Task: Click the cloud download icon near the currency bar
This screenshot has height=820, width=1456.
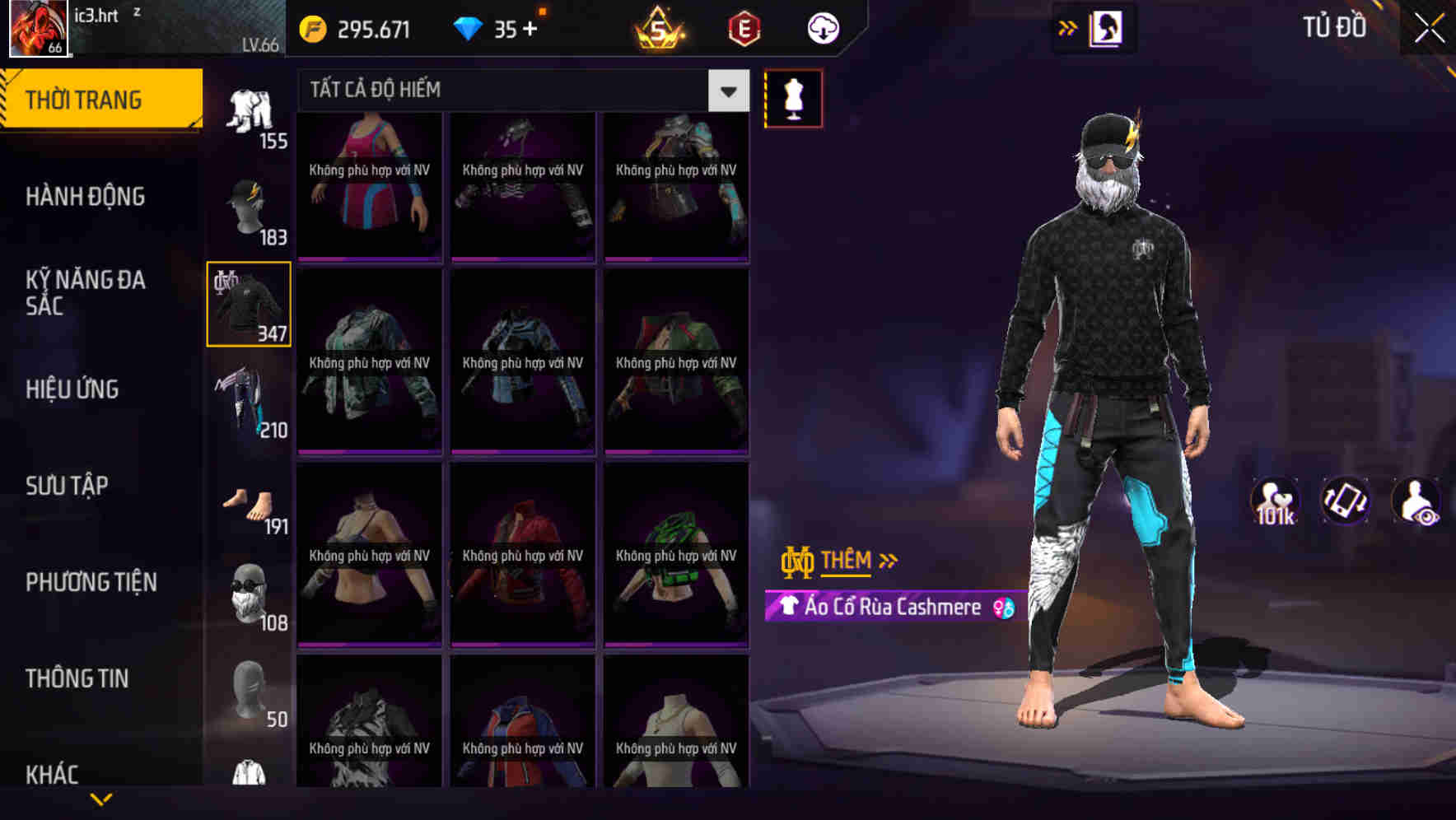Action: coord(822,27)
